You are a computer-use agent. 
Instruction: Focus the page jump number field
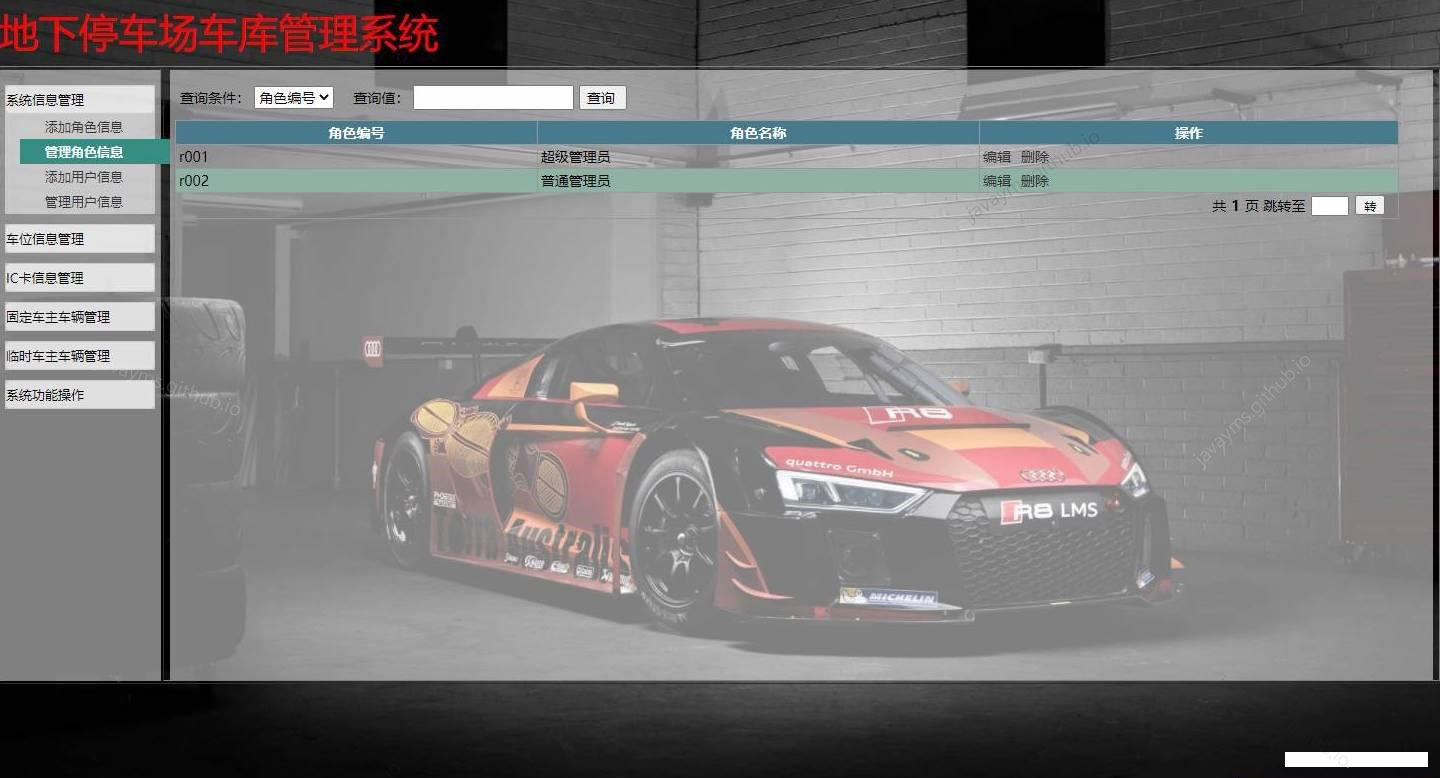[x=1329, y=206]
